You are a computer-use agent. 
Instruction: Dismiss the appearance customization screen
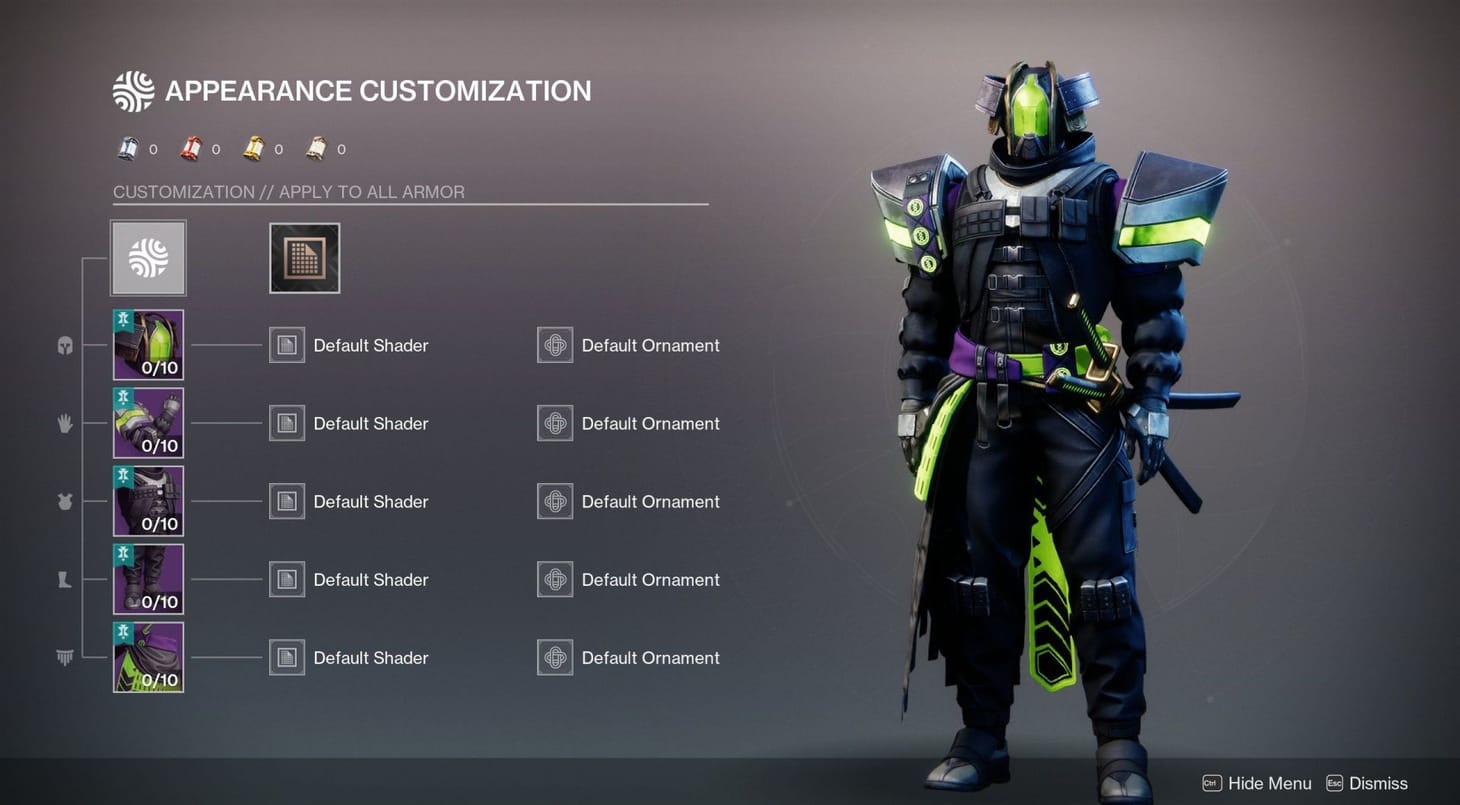coord(1379,783)
